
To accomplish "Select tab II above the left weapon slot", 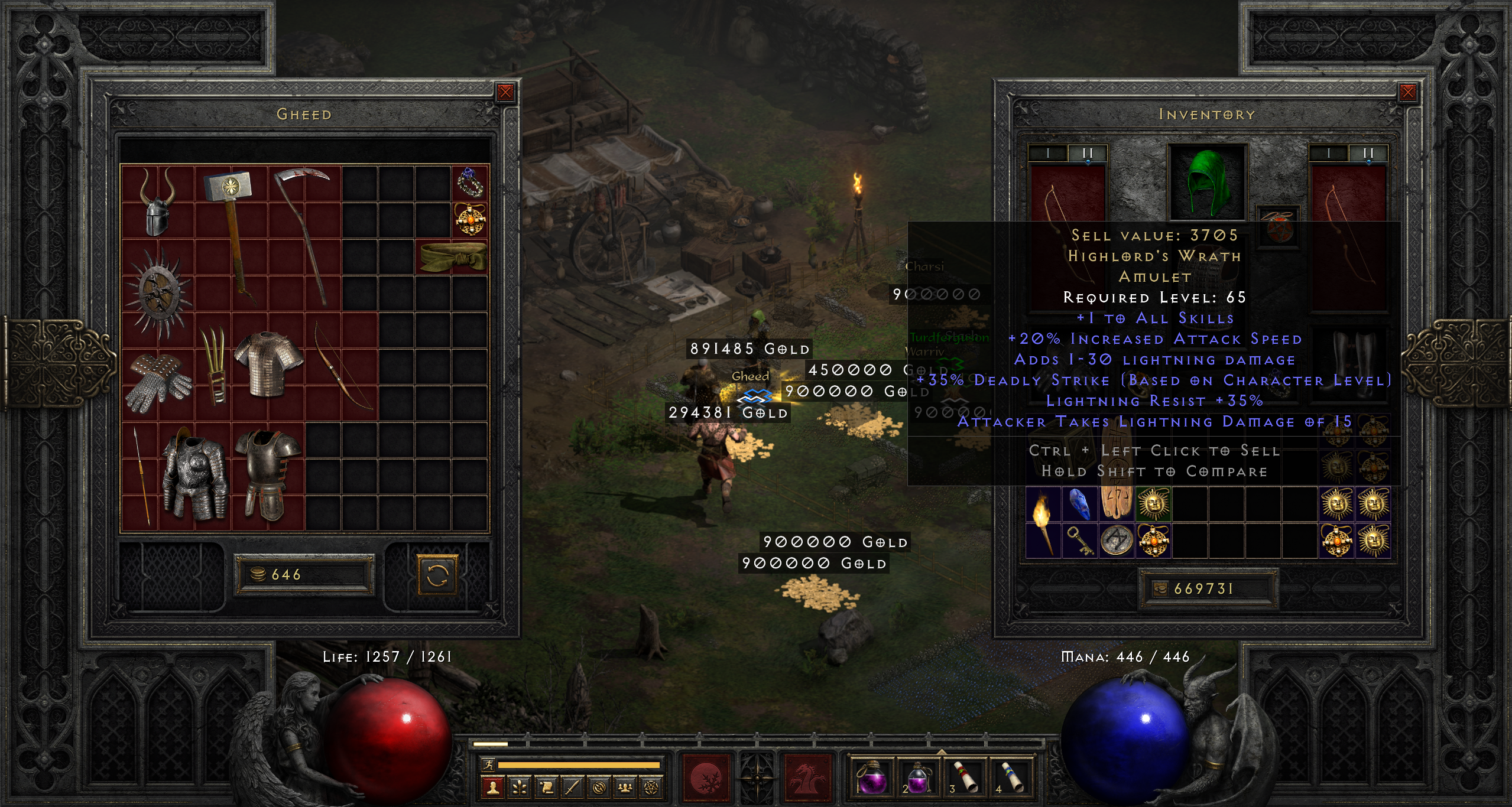I will (x=1088, y=152).
